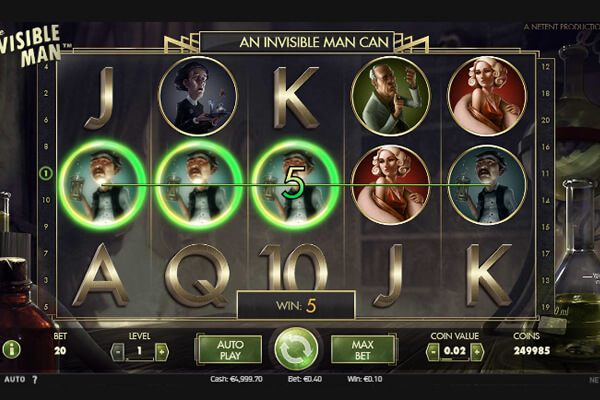The height and width of the screenshot is (400, 600).
Task: Lower the coin value
Action: point(433,351)
